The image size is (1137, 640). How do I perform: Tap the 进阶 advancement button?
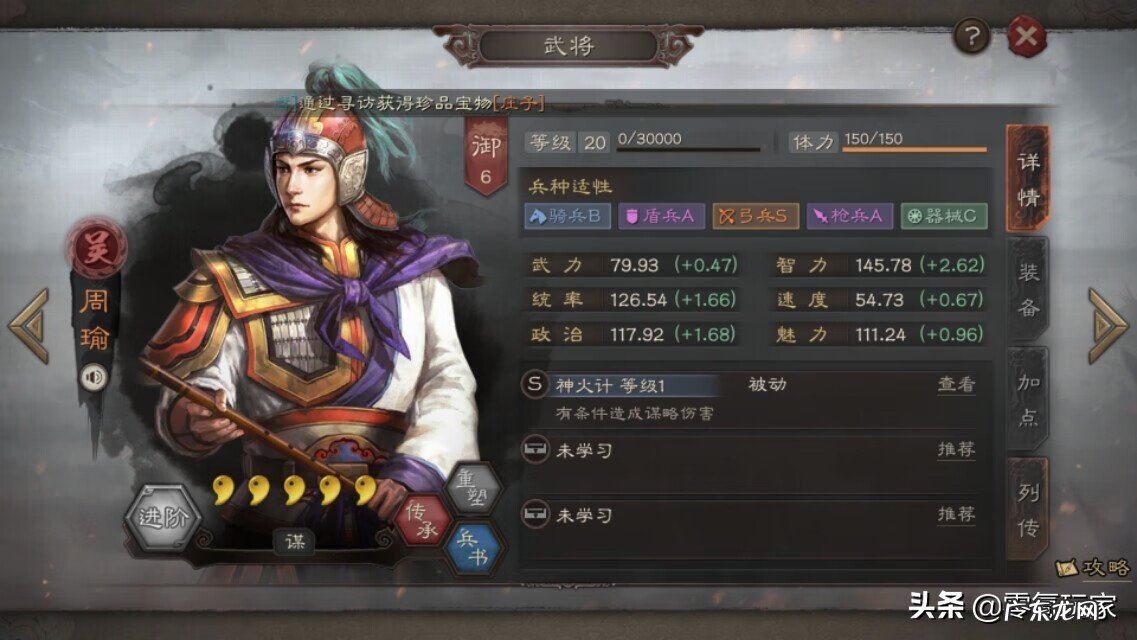pos(163,518)
